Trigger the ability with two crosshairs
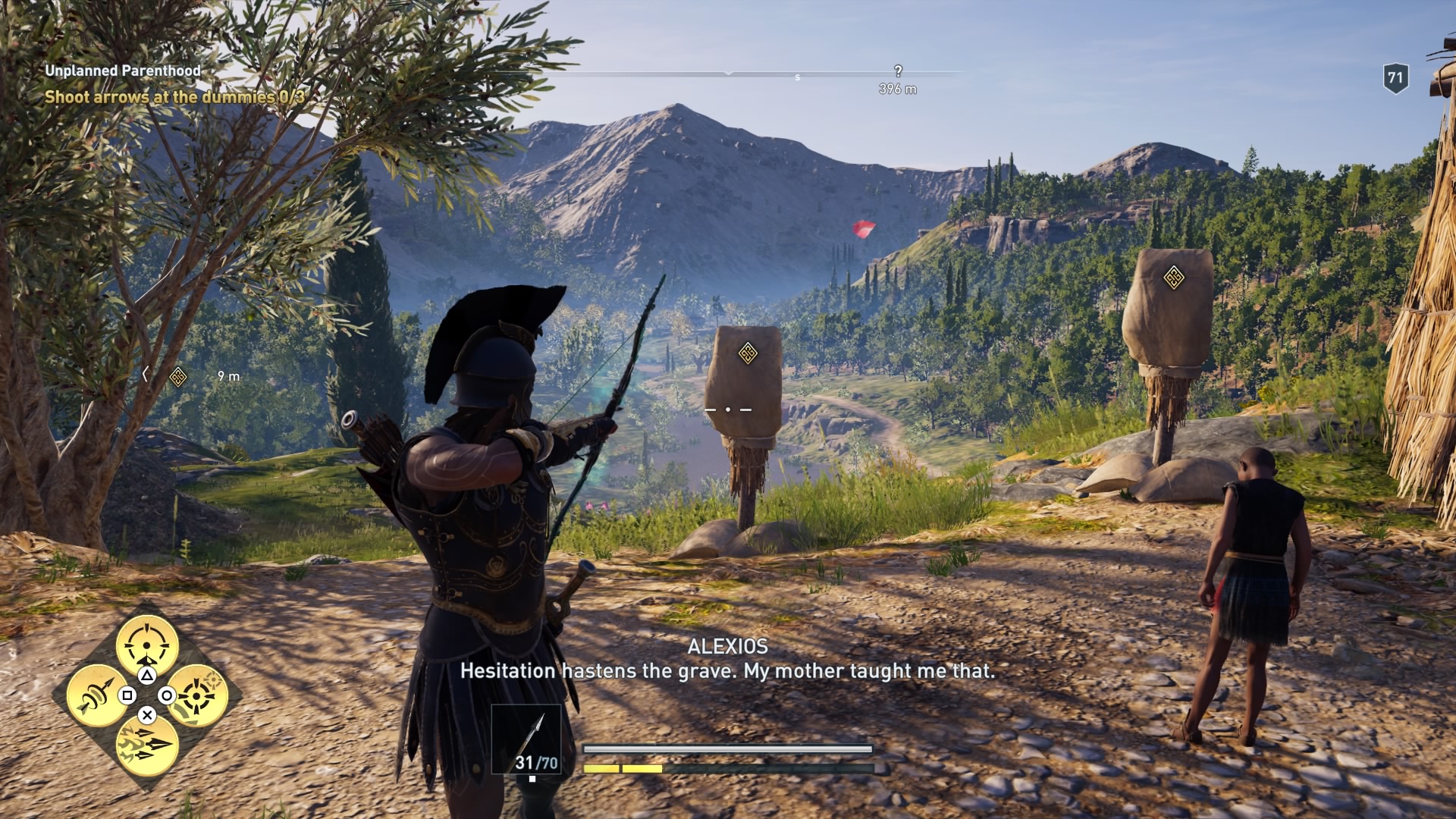The width and height of the screenshot is (1456, 819). 197,695
